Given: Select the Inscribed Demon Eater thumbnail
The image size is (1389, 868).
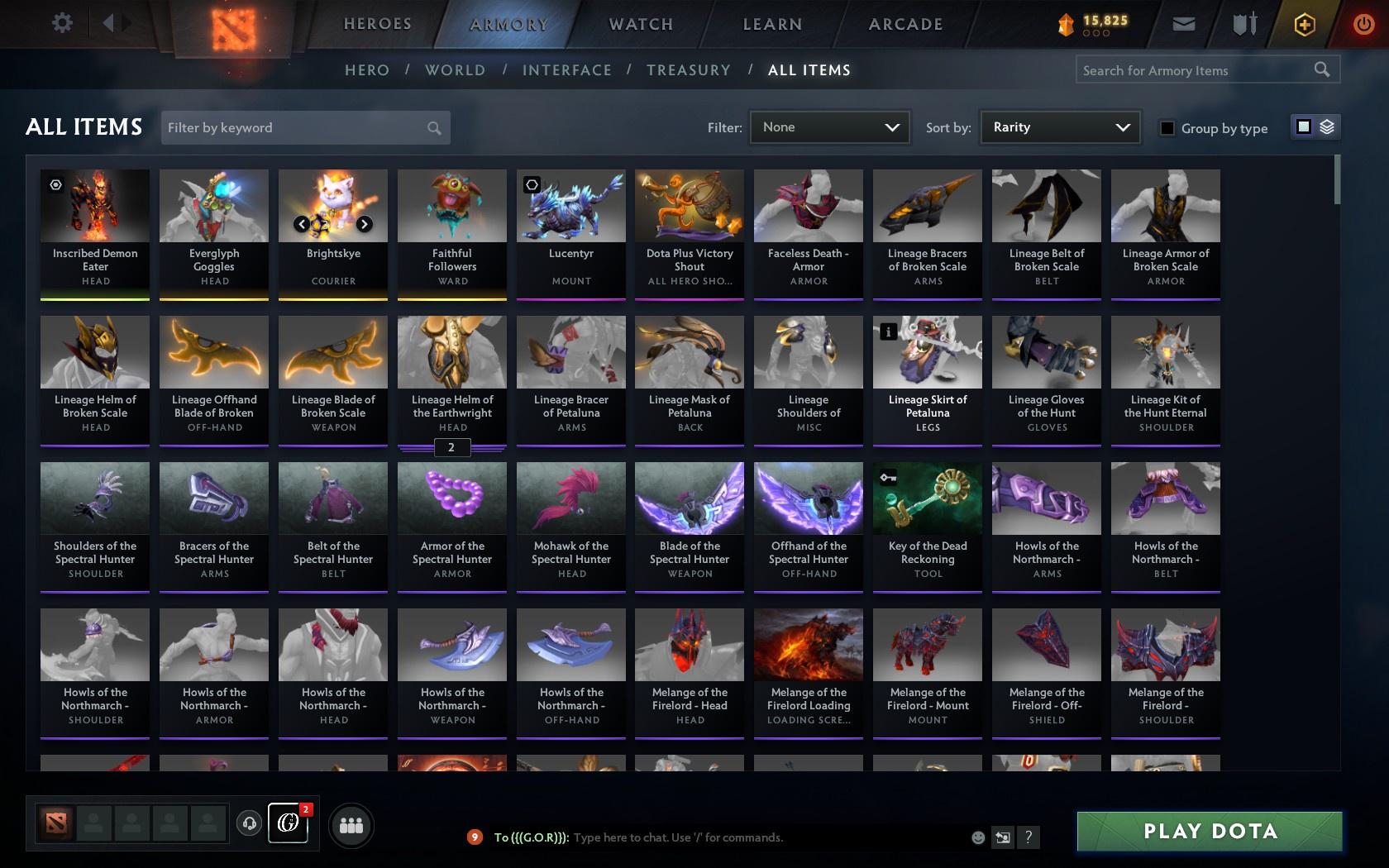Looking at the screenshot, I should pos(94,205).
